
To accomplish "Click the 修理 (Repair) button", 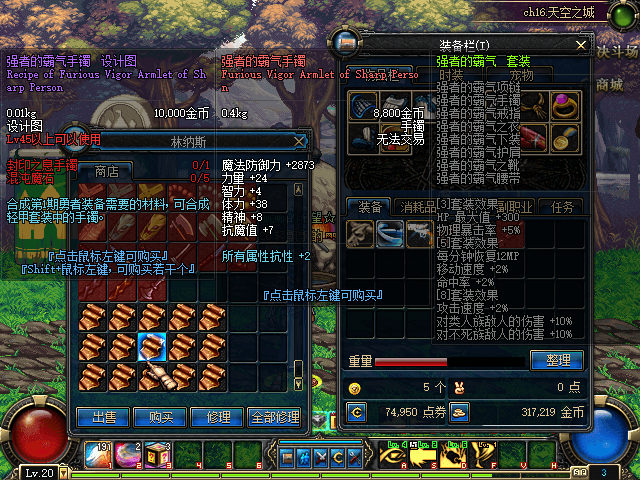I will [x=217, y=416].
